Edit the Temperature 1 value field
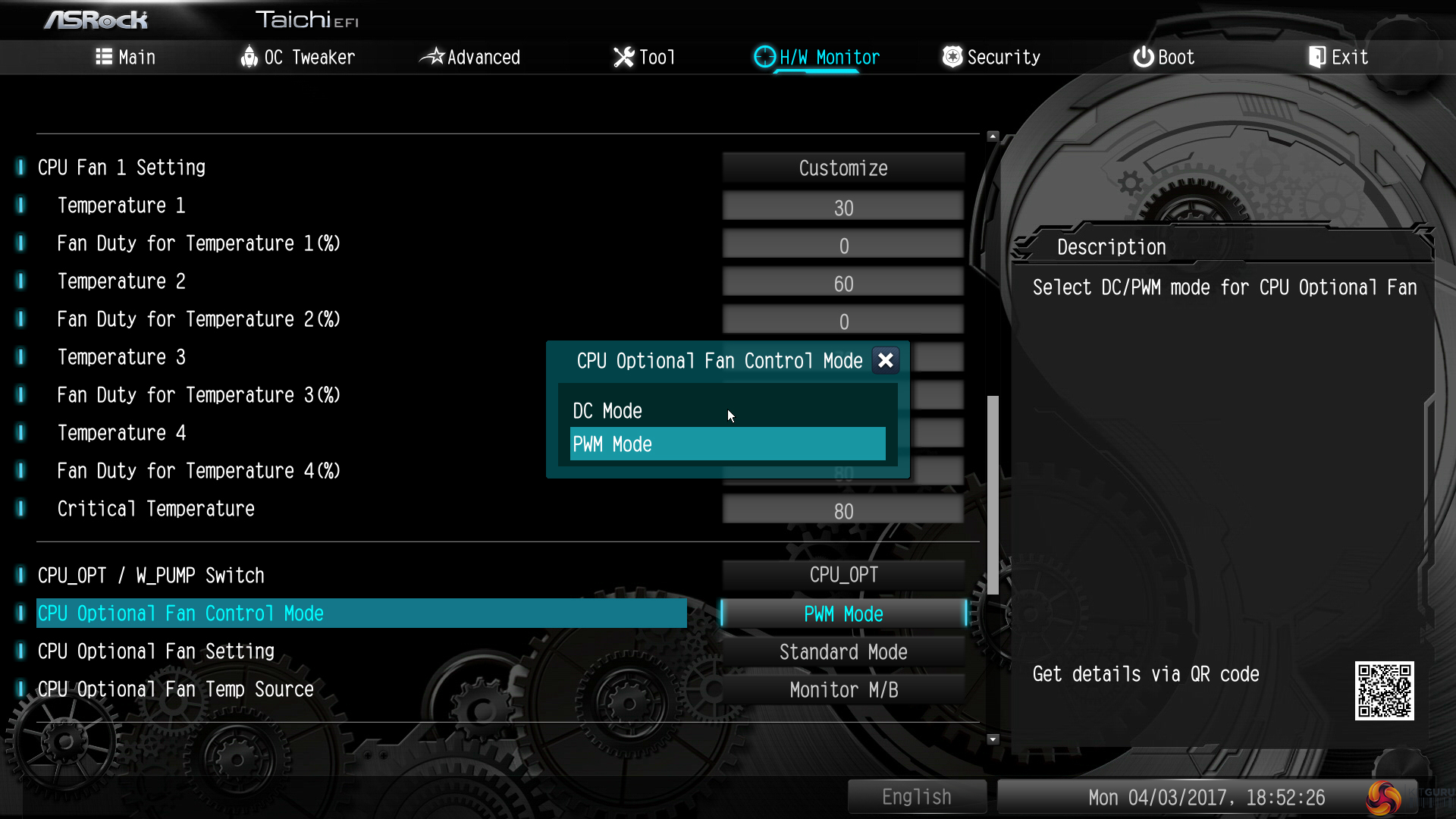This screenshot has width=1456, height=819. click(843, 208)
